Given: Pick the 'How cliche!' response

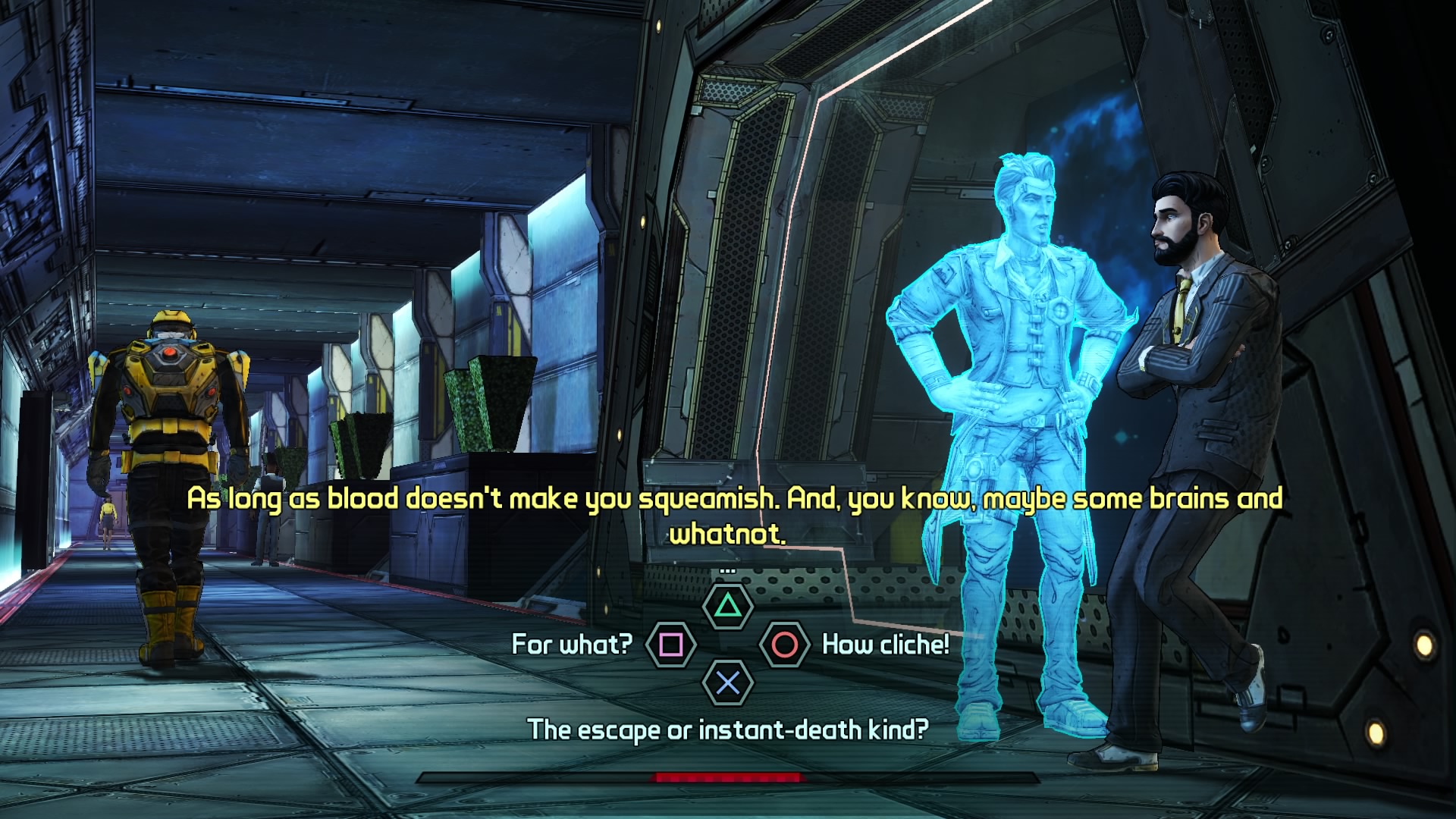Looking at the screenshot, I should click(884, 645).
